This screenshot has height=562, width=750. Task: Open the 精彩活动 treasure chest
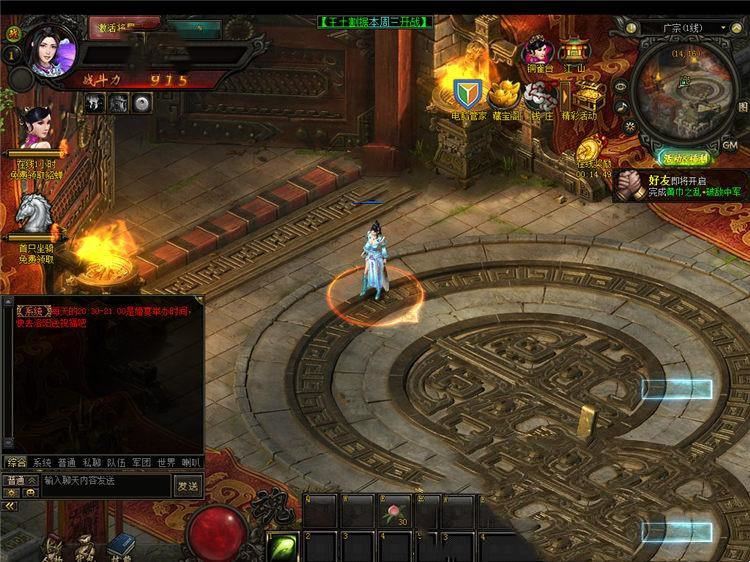tap(580, 96)
